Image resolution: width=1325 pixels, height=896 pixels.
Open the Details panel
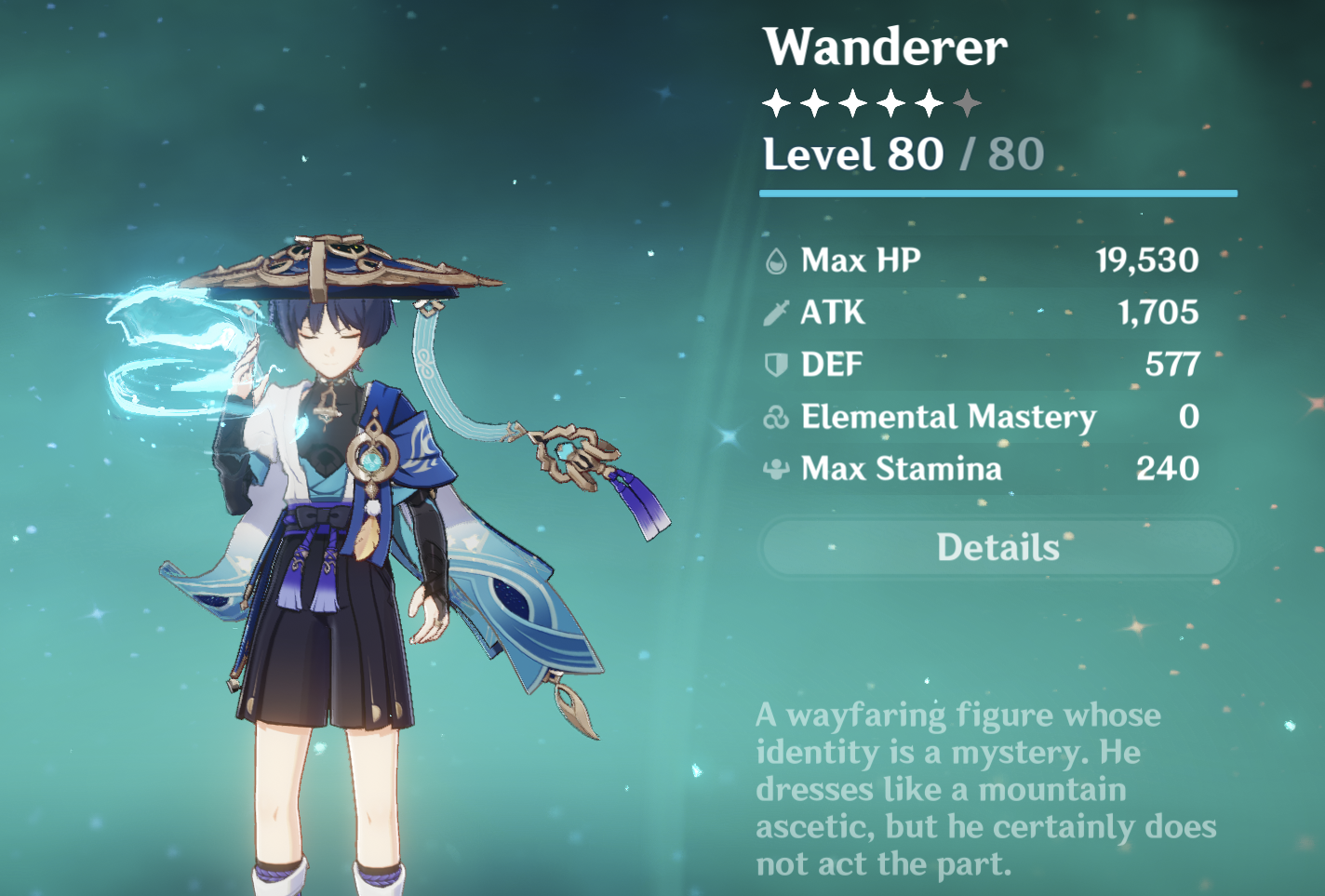997,548
